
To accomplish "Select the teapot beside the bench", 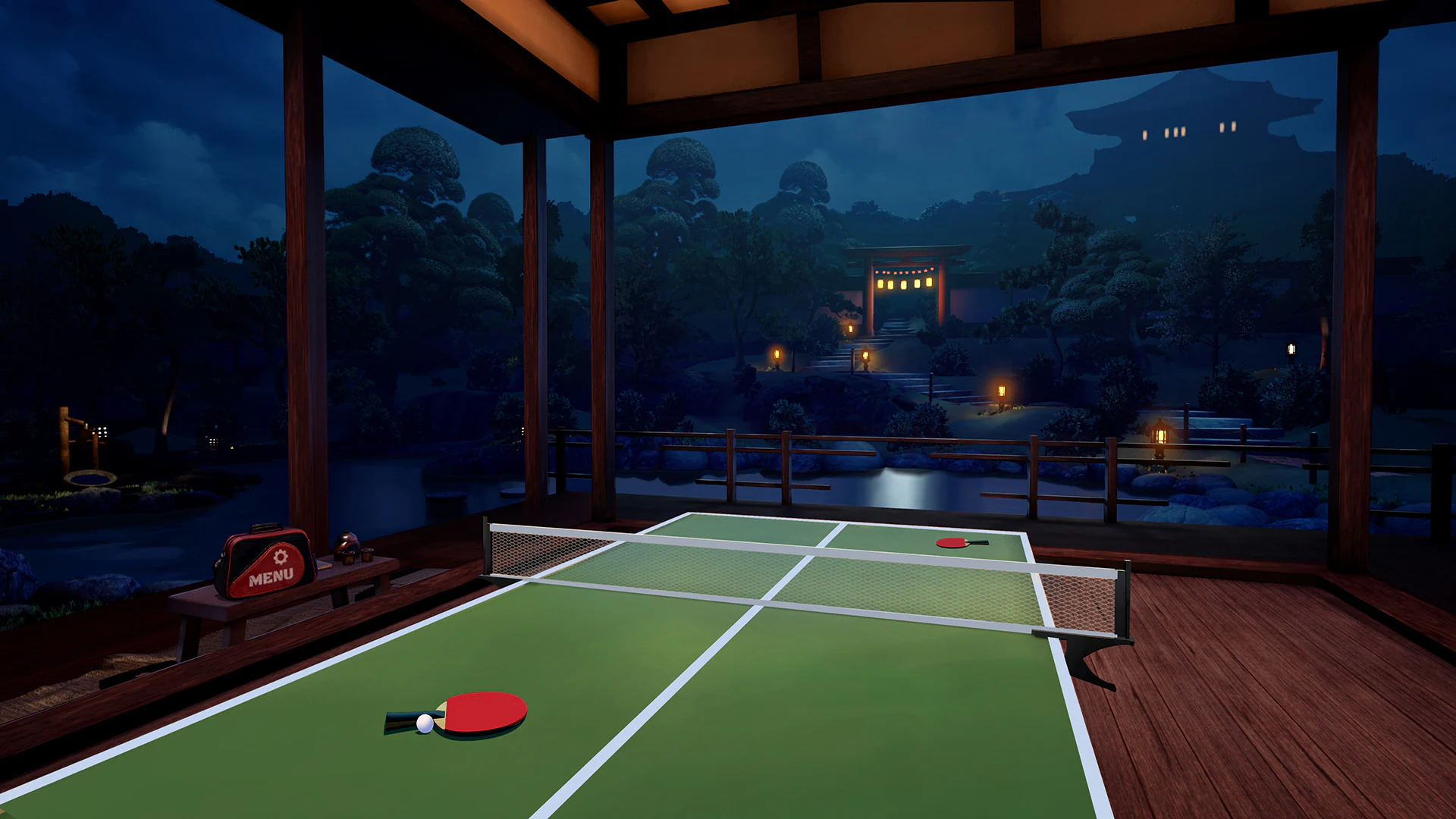I will (x=347, y=541).
